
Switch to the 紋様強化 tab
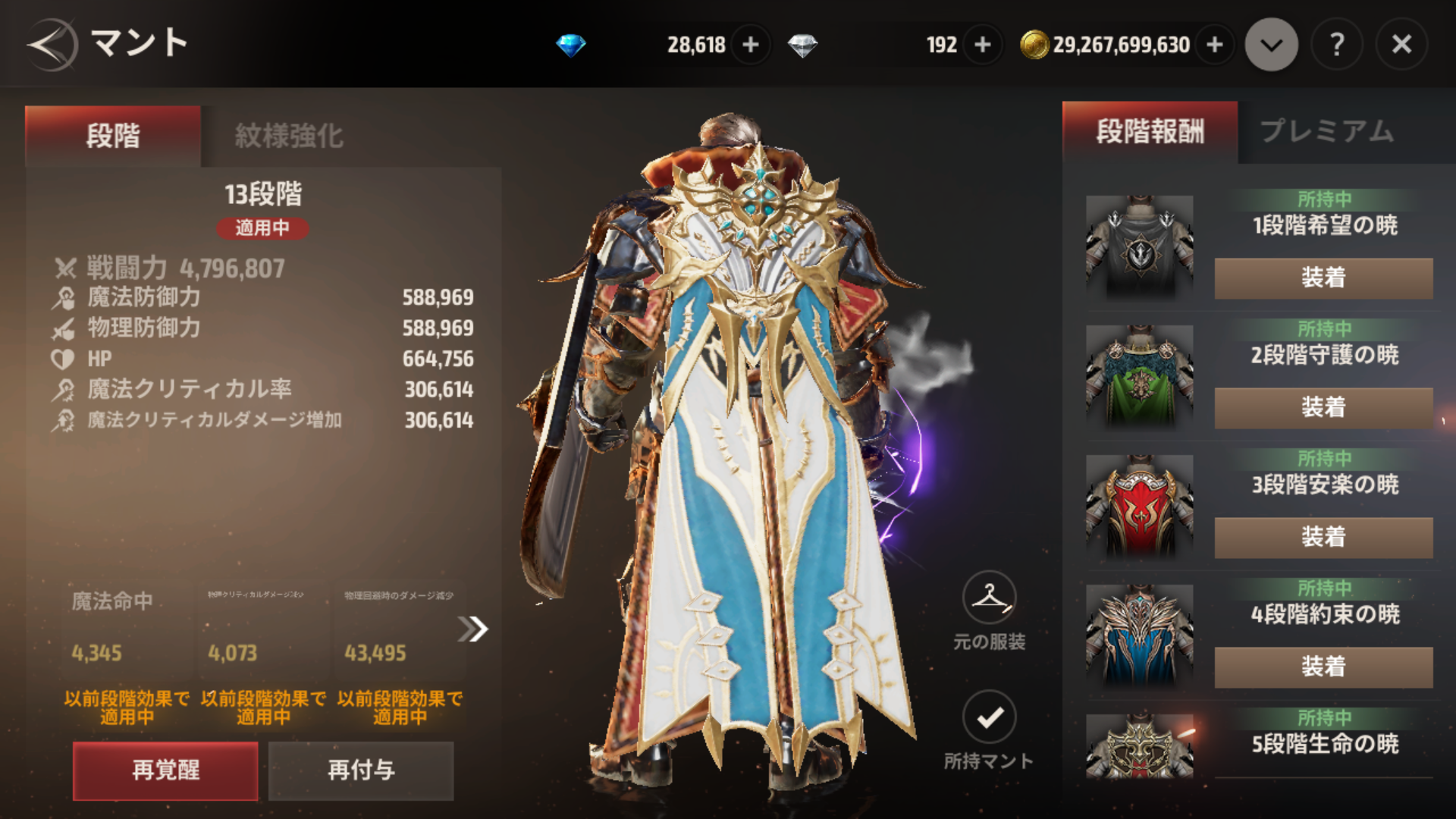point(289,136)
